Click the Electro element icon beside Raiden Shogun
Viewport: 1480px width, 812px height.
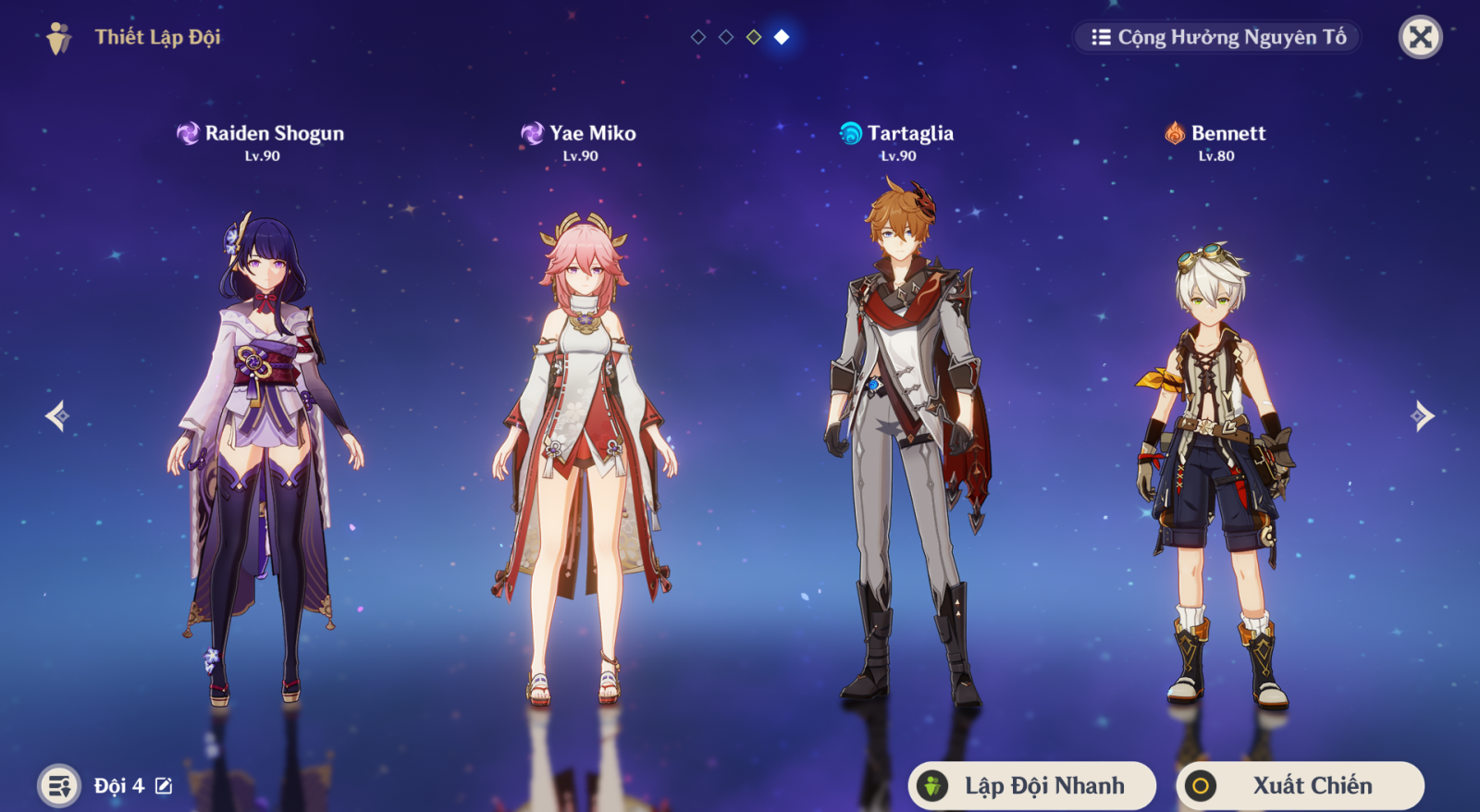pos(188,133)
